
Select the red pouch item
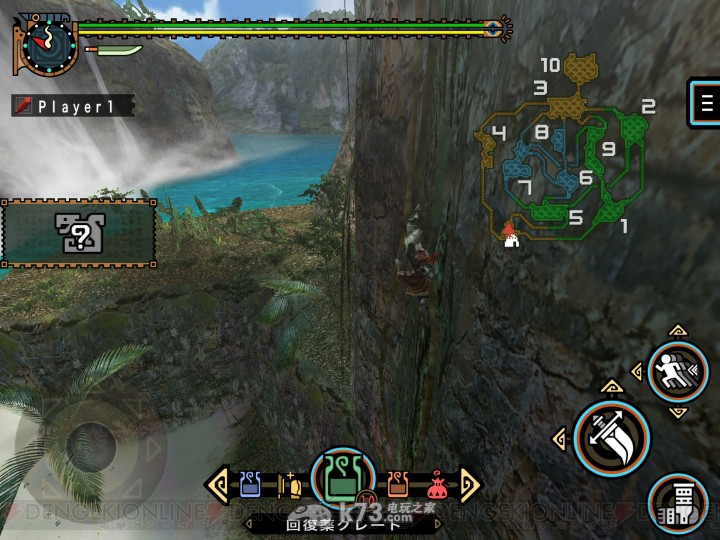(x=437, y=486)
